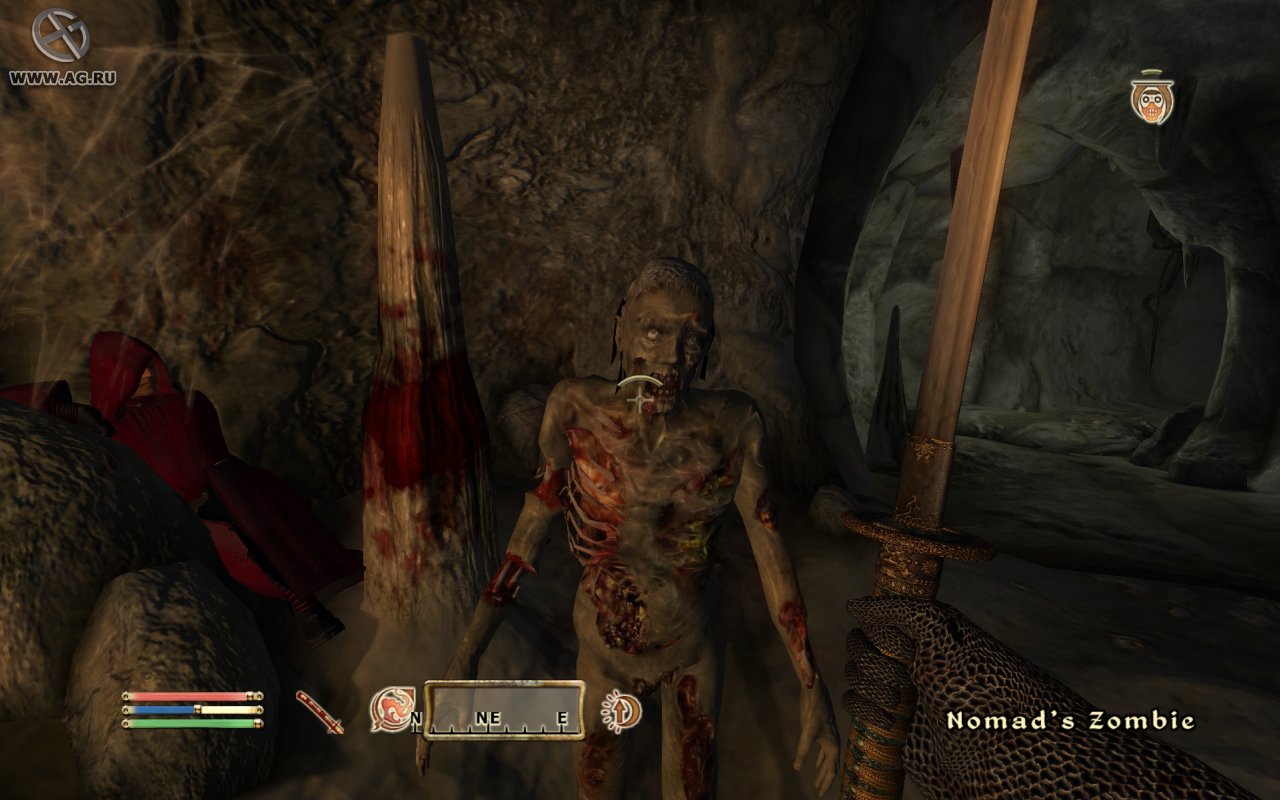Select the equipped katana weapon icon
Image resolution: width=1280 pixels, height=800 pixels.
click(320, 711)
